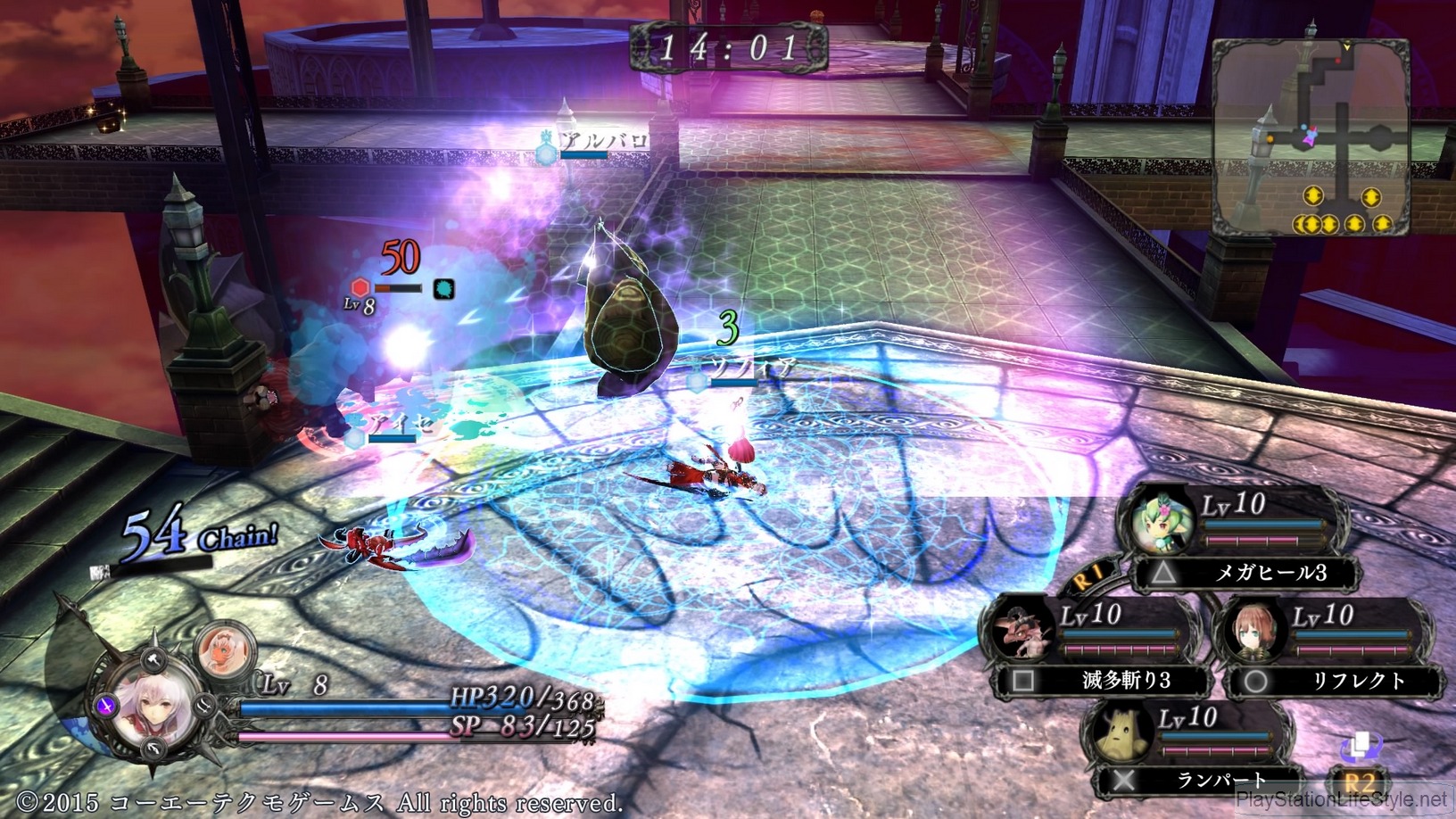The height and width of the screenshot is (819, 1456).
Task: Select the red imp servan portrait
Action: [1022, 629]
